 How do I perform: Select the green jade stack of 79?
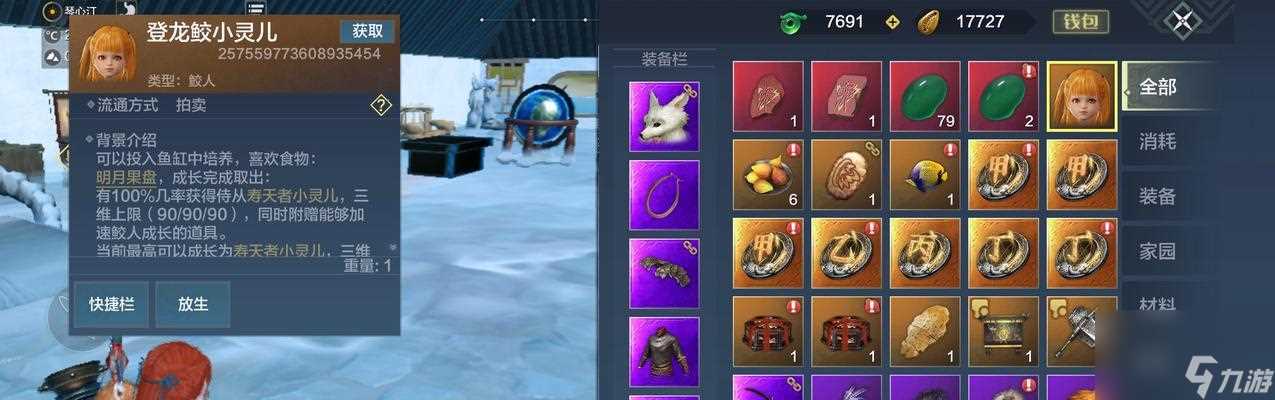coord(925,96)
